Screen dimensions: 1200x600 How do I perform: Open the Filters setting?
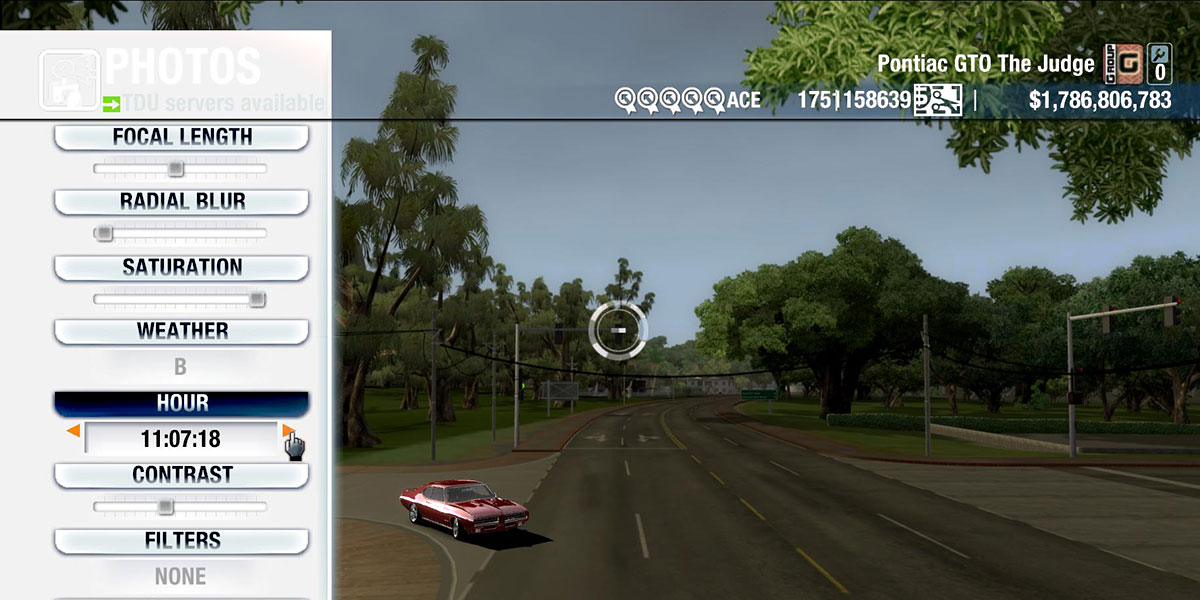tap(181, 541)
